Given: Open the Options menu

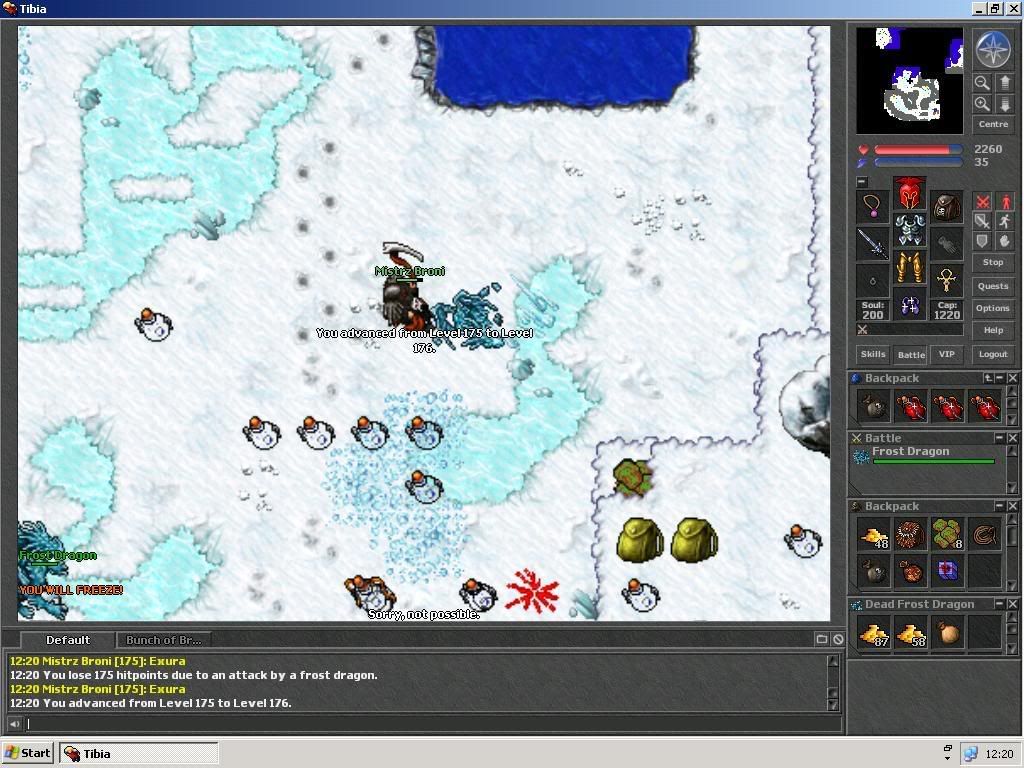Looking at the screenshot, I should (992, 308).
